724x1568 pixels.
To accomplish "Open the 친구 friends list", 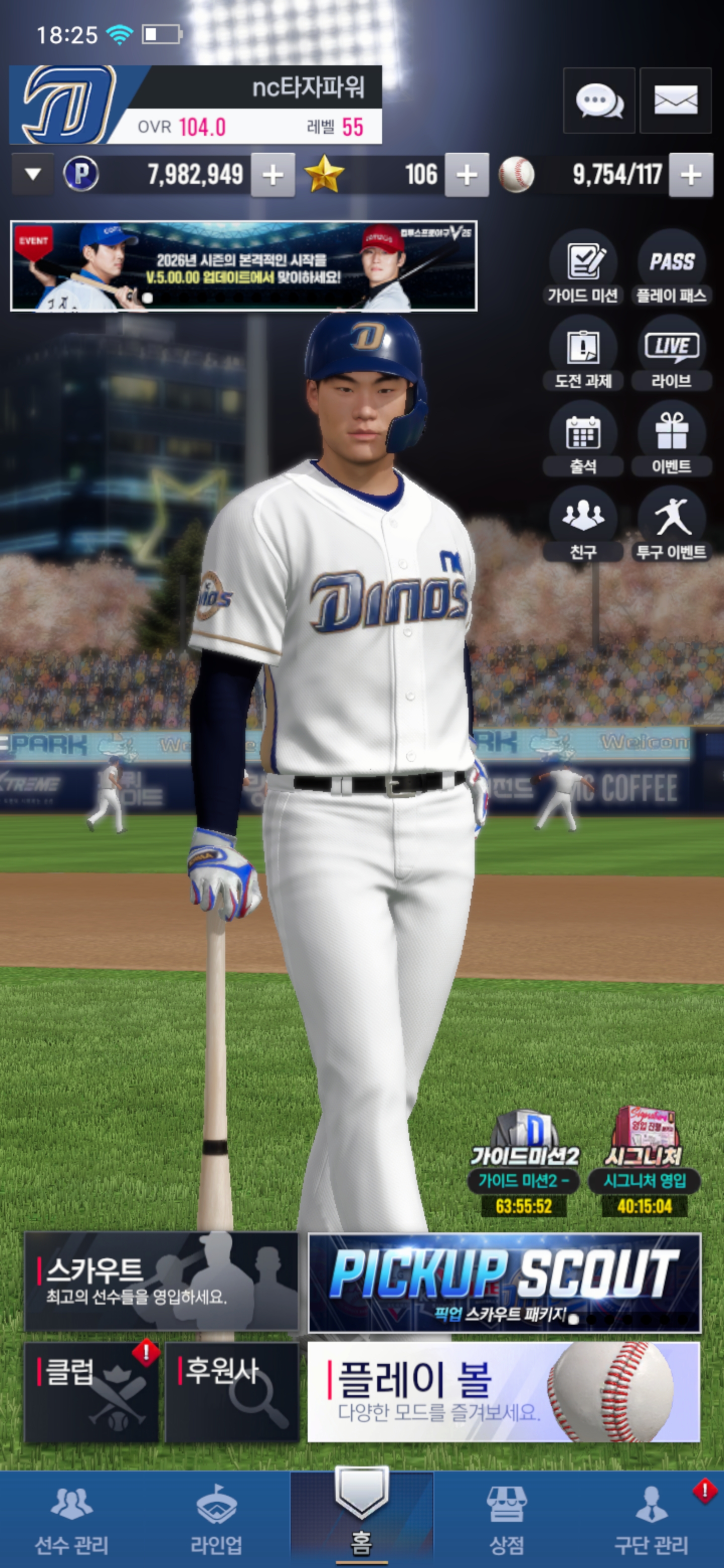I will coord(583,524).
